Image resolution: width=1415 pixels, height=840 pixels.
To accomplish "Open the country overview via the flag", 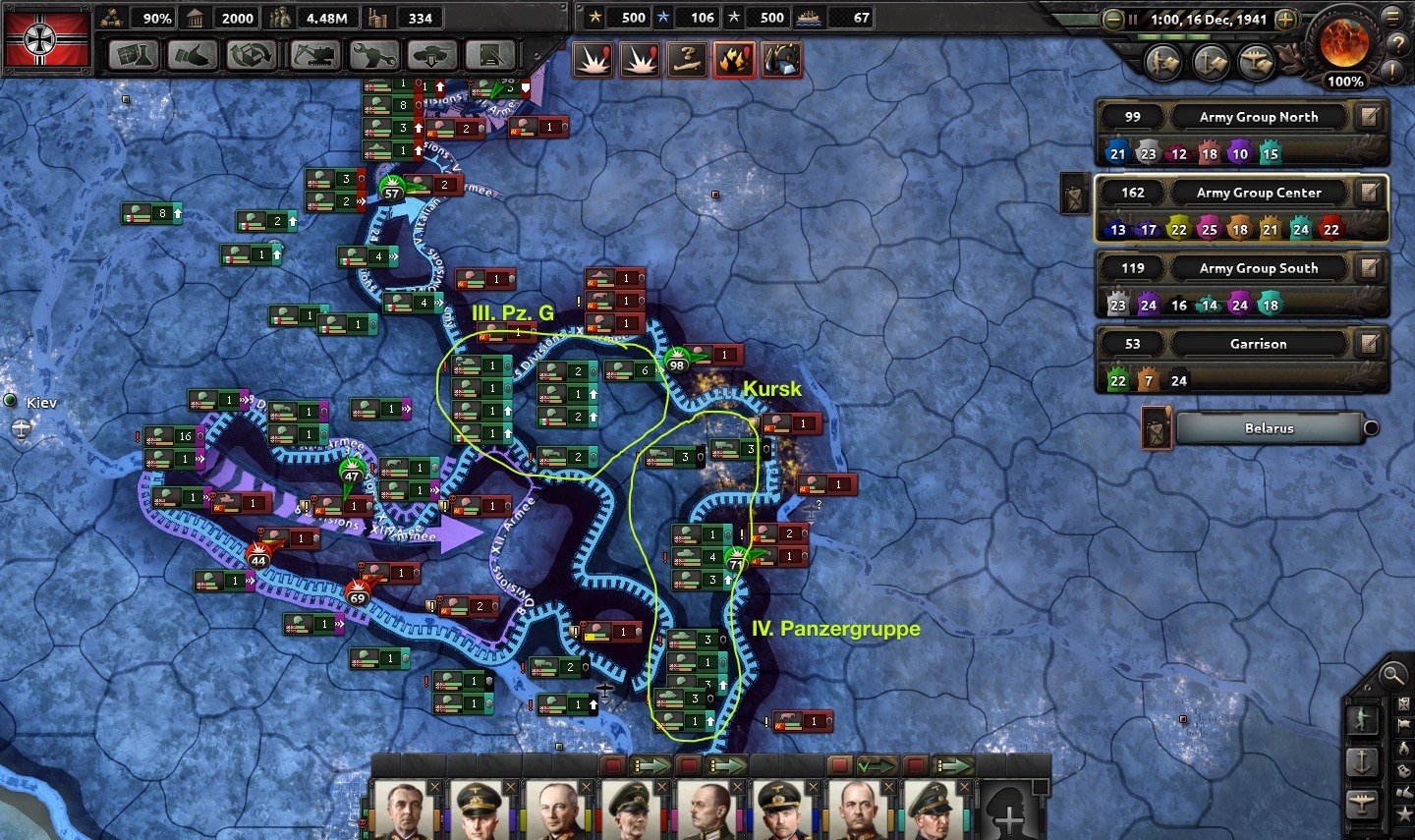I will click(x=47, y=39).
